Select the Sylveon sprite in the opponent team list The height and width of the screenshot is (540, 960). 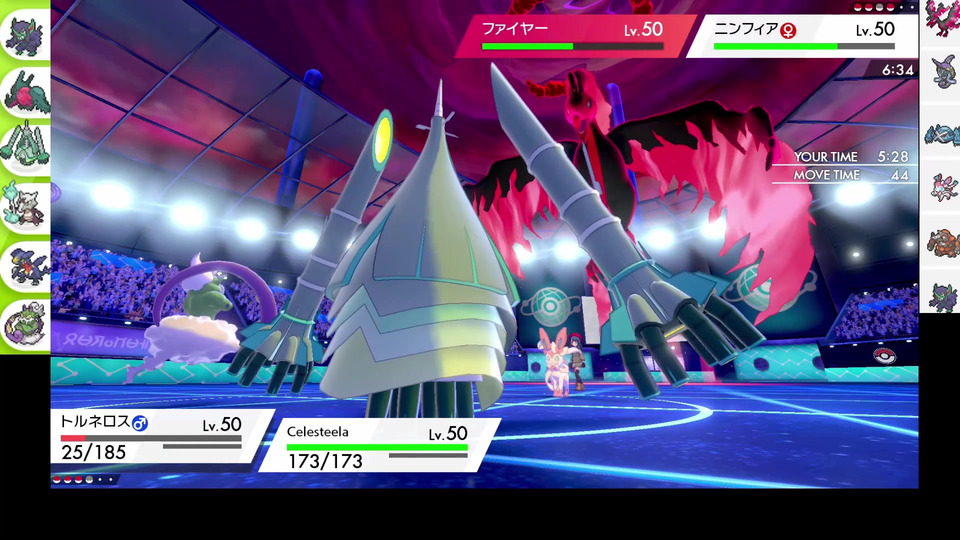click(x=940, y=188)
